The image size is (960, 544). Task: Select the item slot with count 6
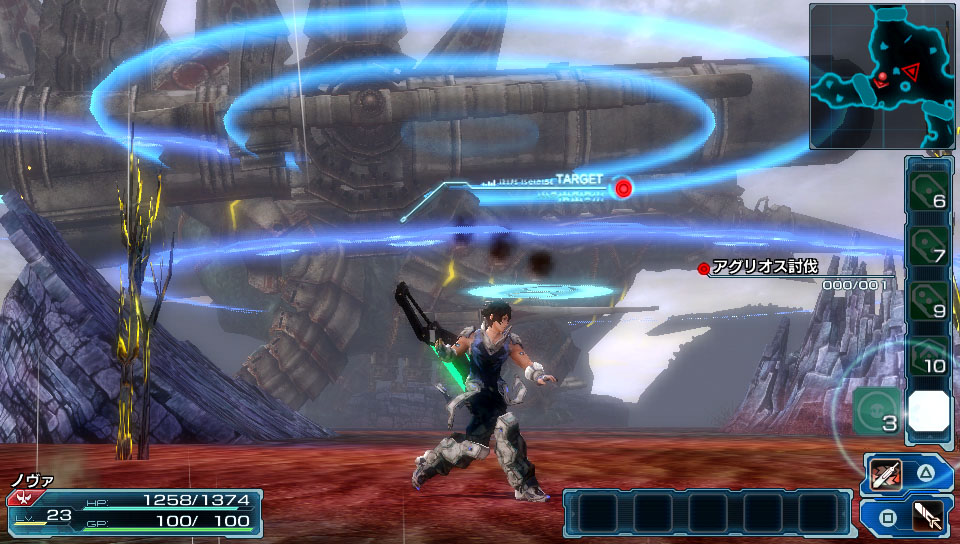929,186
